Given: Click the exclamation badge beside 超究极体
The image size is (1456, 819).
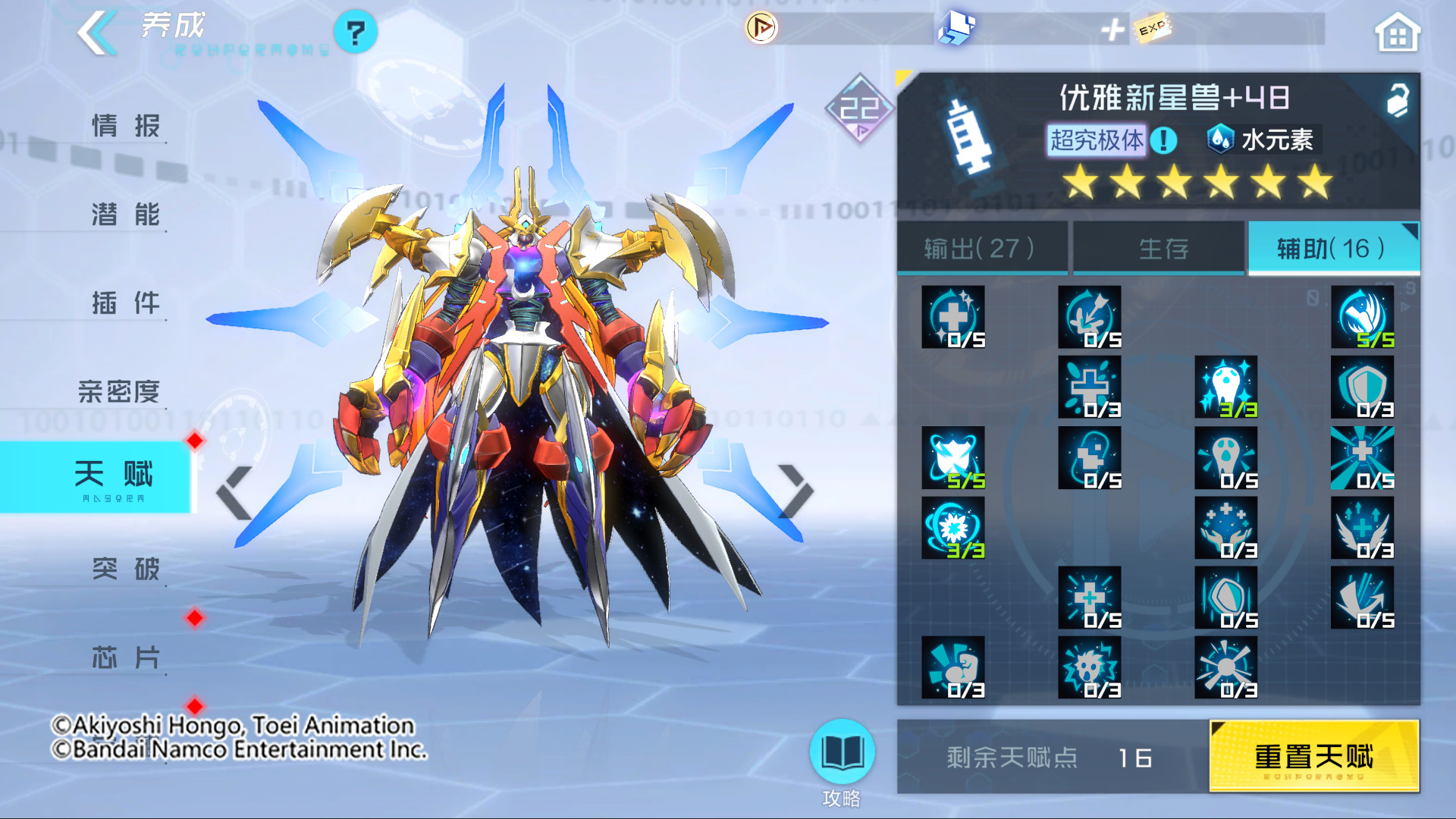Looking at the screenshot, I should 1163,140.
